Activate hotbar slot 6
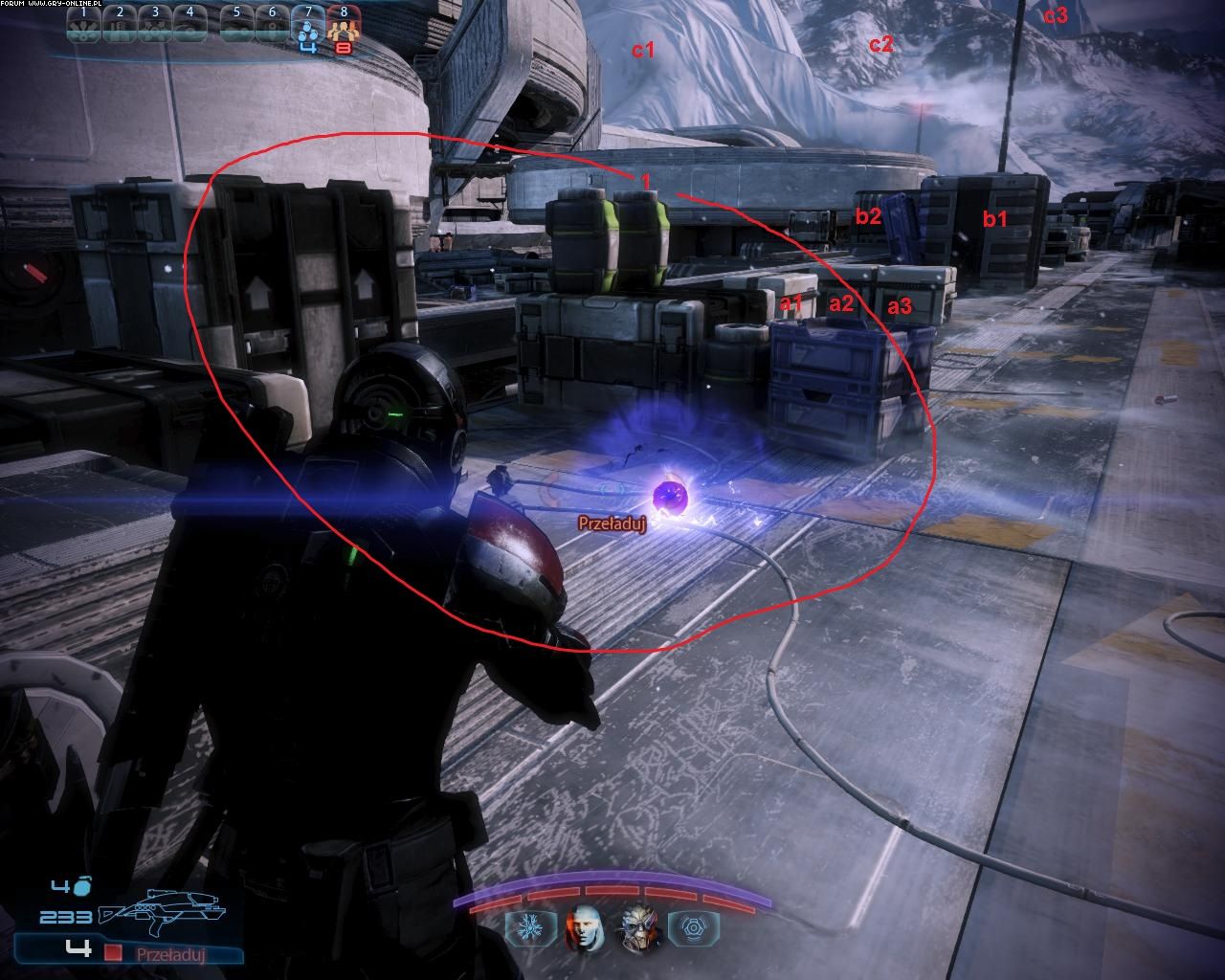This screenshot has width=1225, height=980. point(273,23)
